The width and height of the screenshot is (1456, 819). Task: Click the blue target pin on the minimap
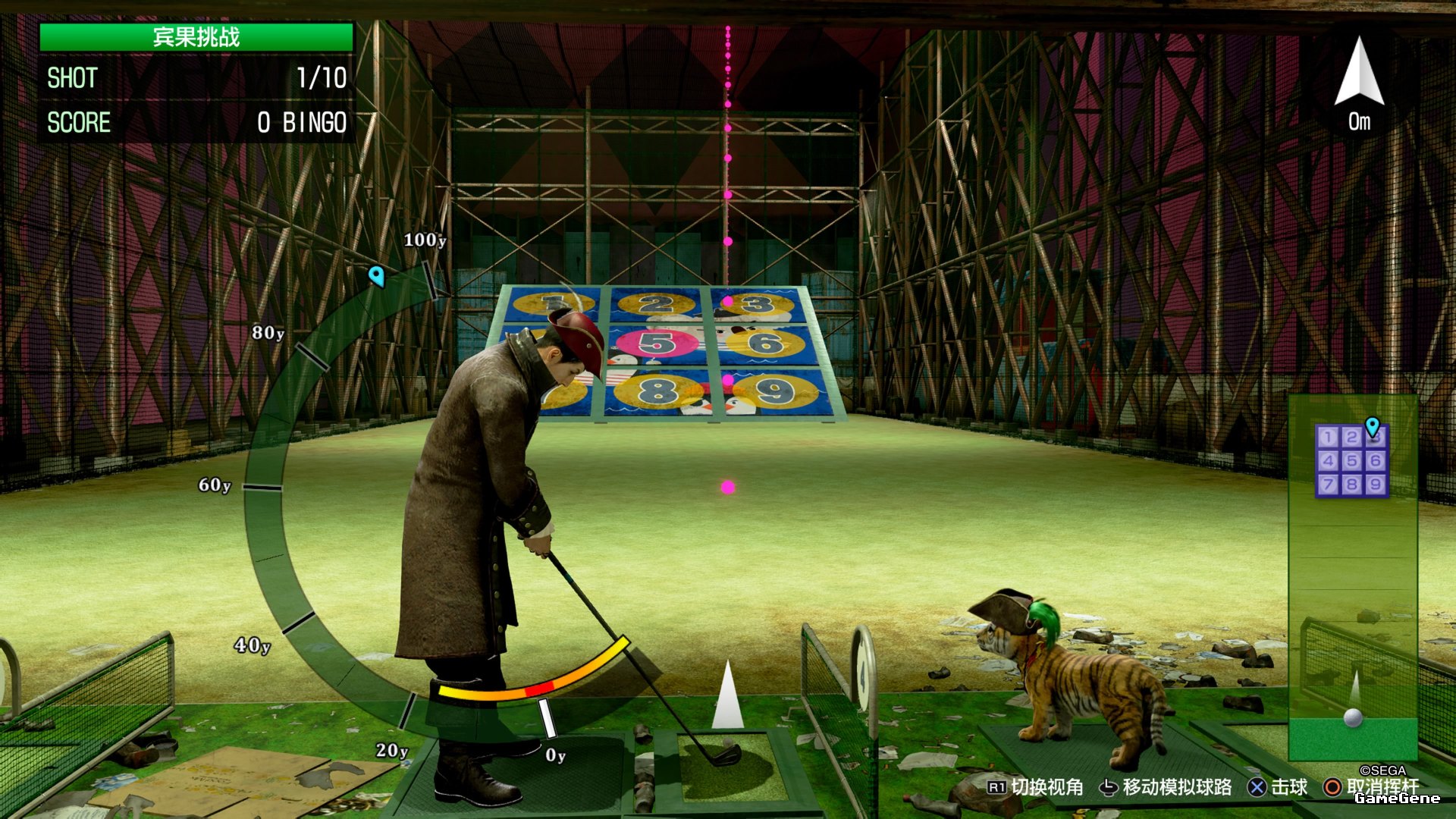tap(1373, 426)
